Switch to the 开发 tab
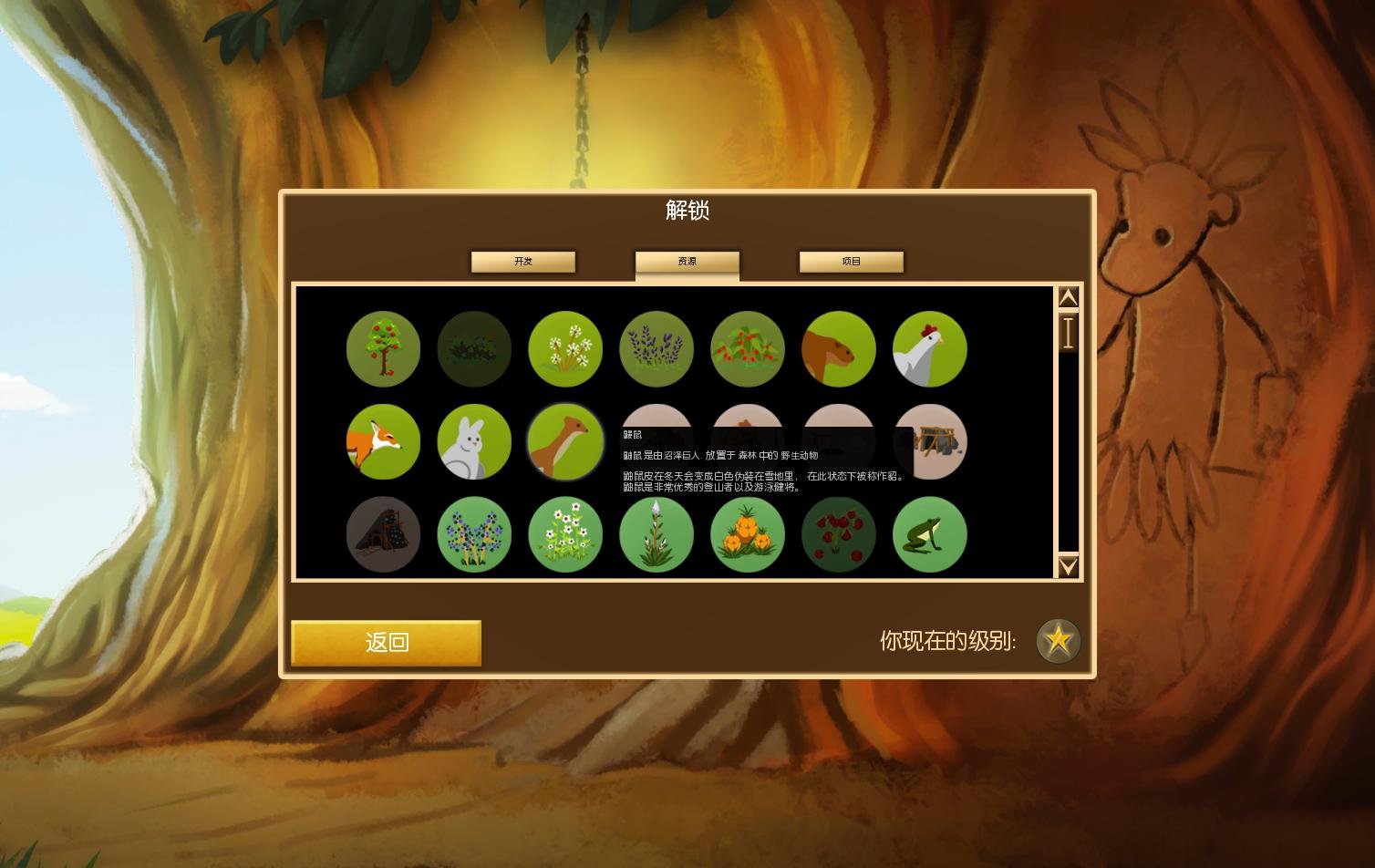Screen dimensions: 1375x868 (x=522, y=262)
